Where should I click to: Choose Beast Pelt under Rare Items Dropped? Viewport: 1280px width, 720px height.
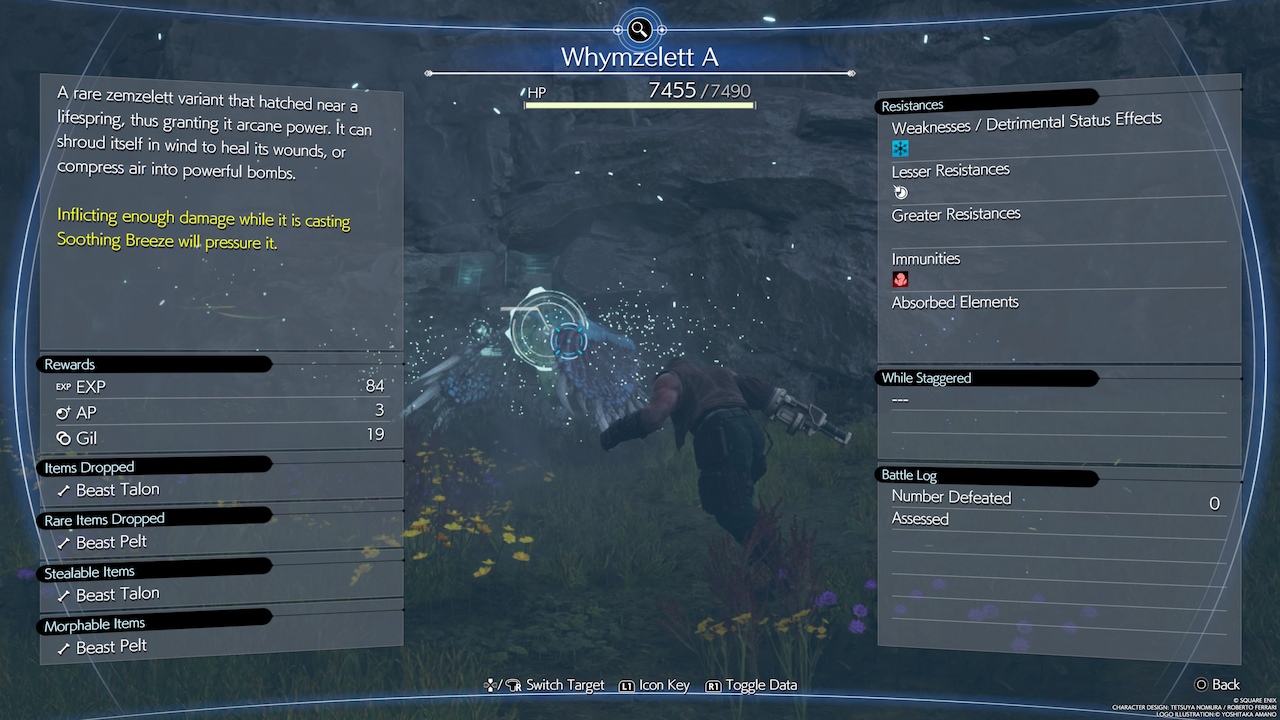point(111,542)
